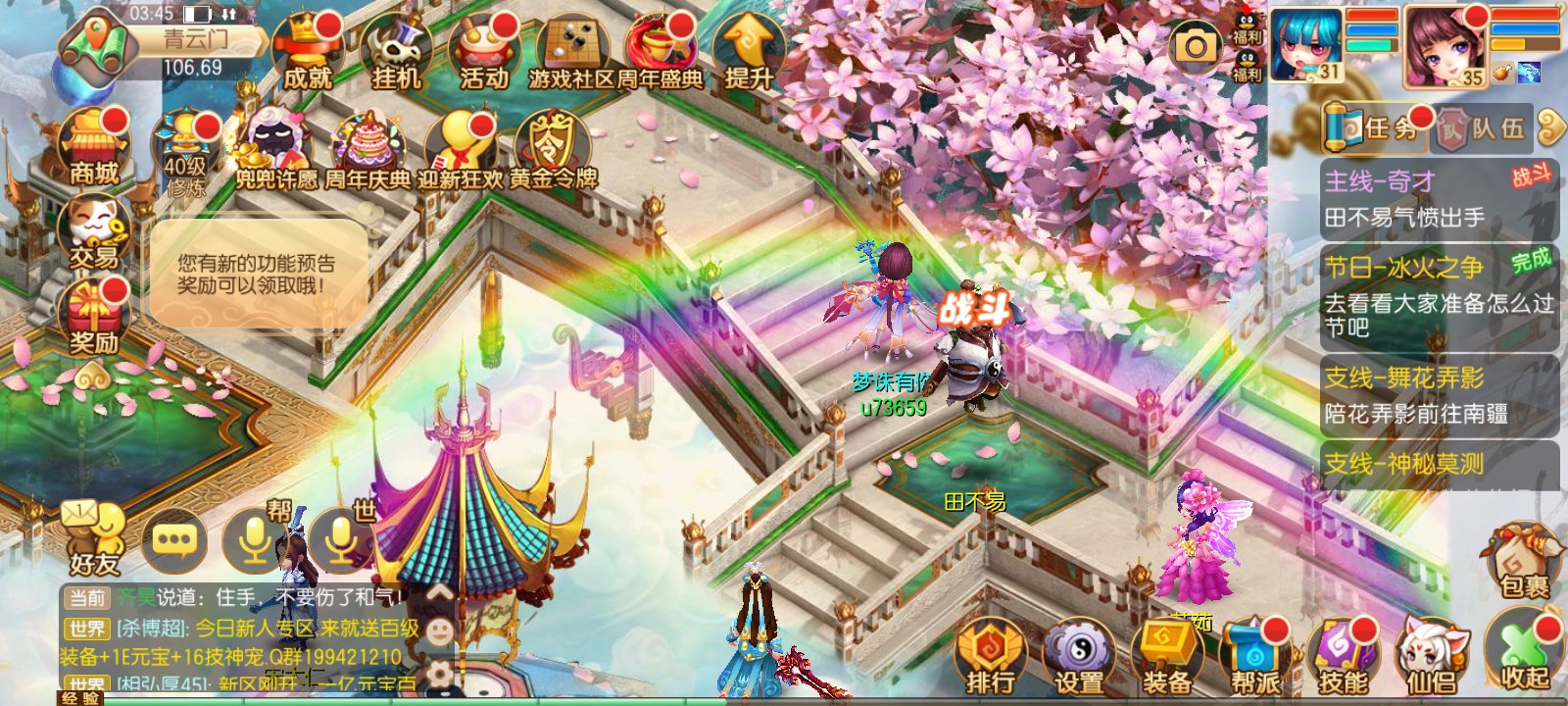Open the 交易 trade menu
The image size is (1568, 706).
[x=94, y=231]
